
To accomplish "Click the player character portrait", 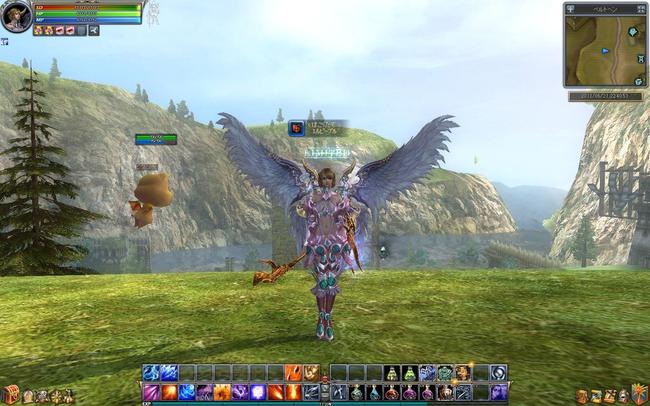I will [15, 15].
